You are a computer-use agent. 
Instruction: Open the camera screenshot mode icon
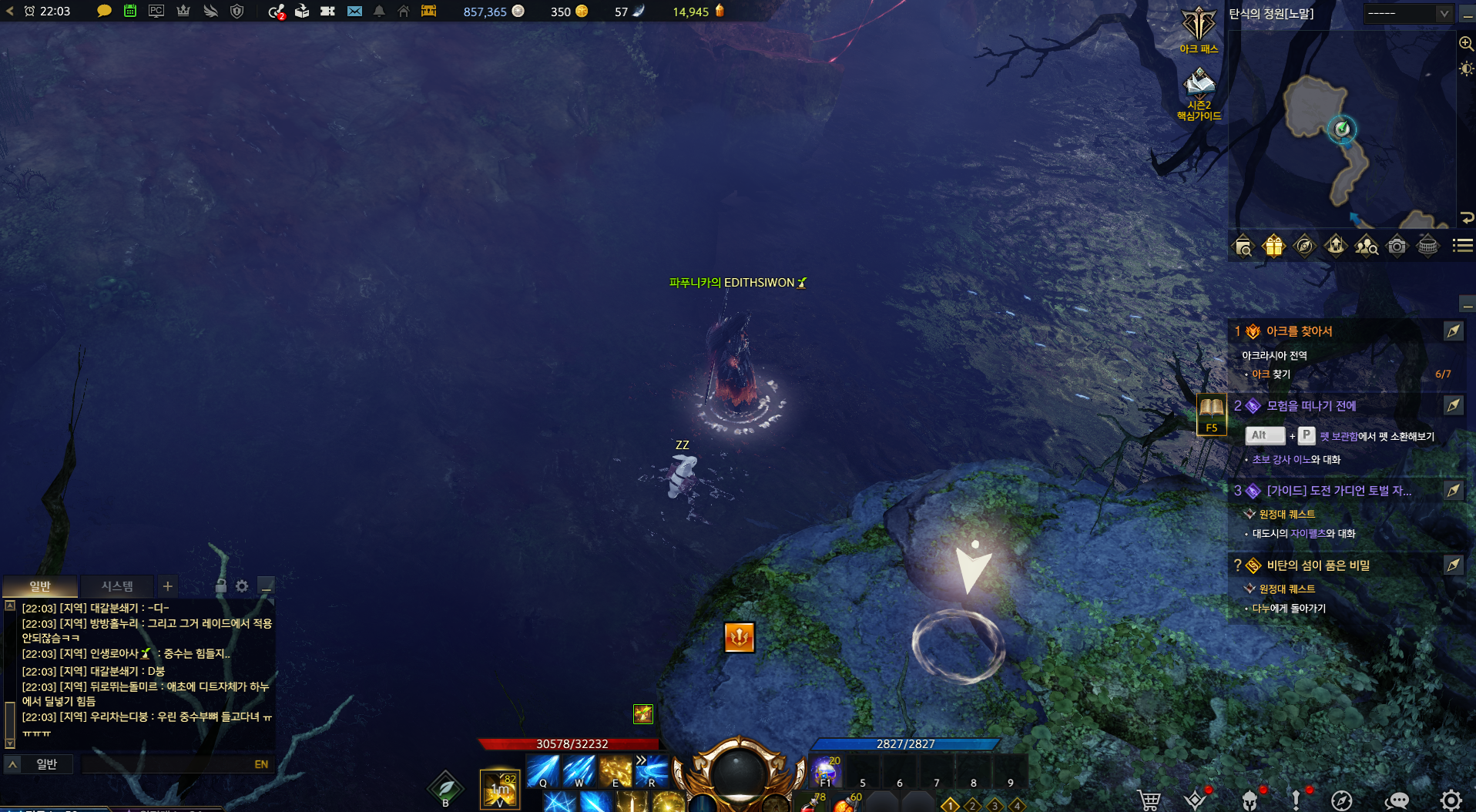click(1396, 246)
